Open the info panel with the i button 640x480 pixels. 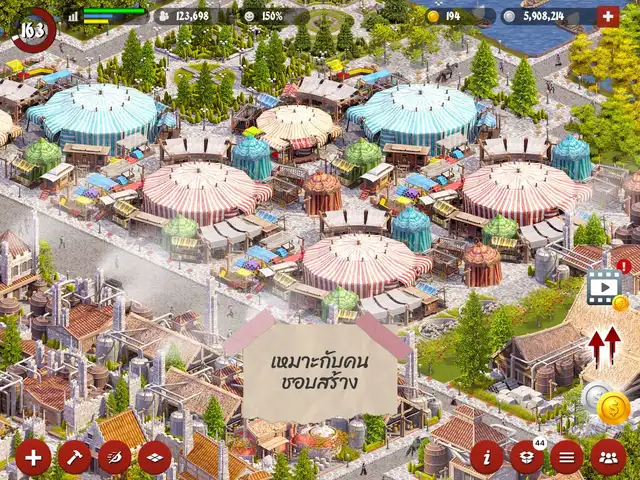pyautogui.click(x=487, y=457)
